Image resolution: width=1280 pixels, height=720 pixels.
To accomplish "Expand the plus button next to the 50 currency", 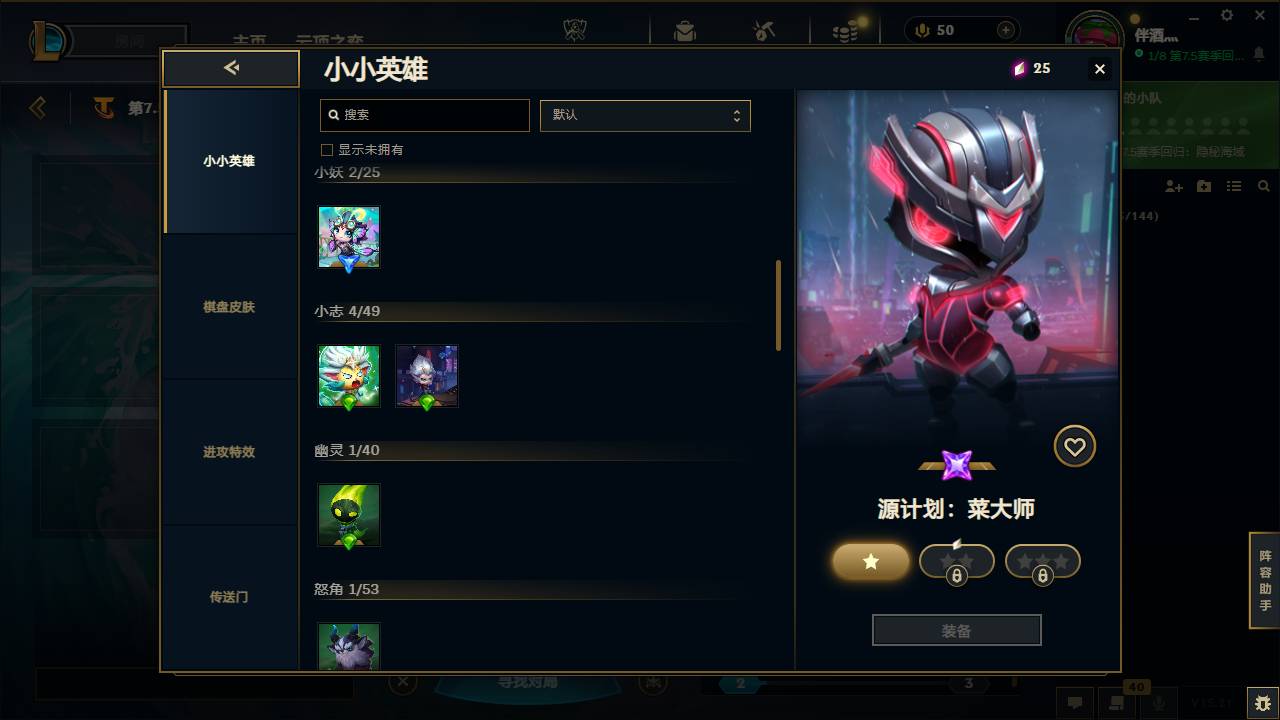I will click(1002, 30).
